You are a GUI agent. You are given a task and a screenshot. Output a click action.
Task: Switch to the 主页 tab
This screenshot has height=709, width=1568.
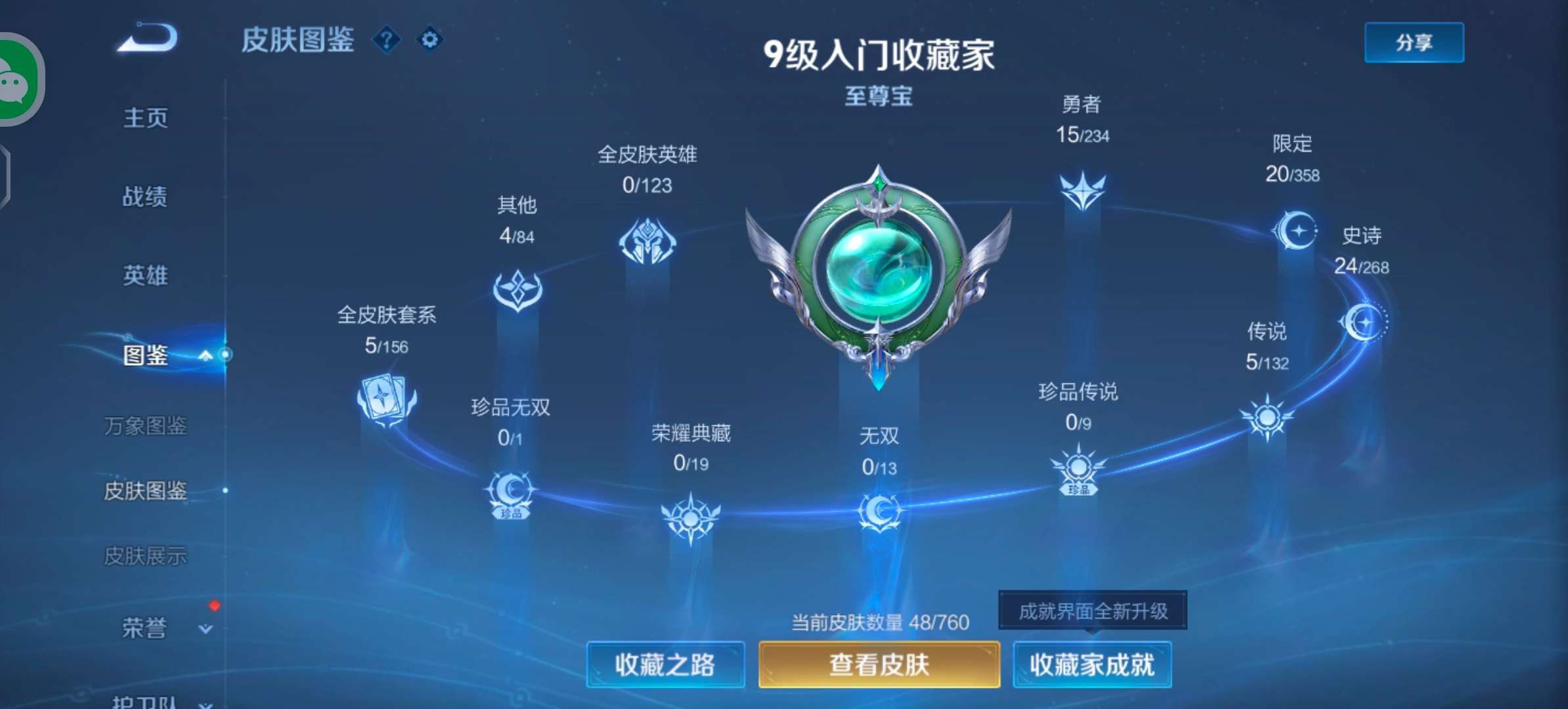coord(146,118)
